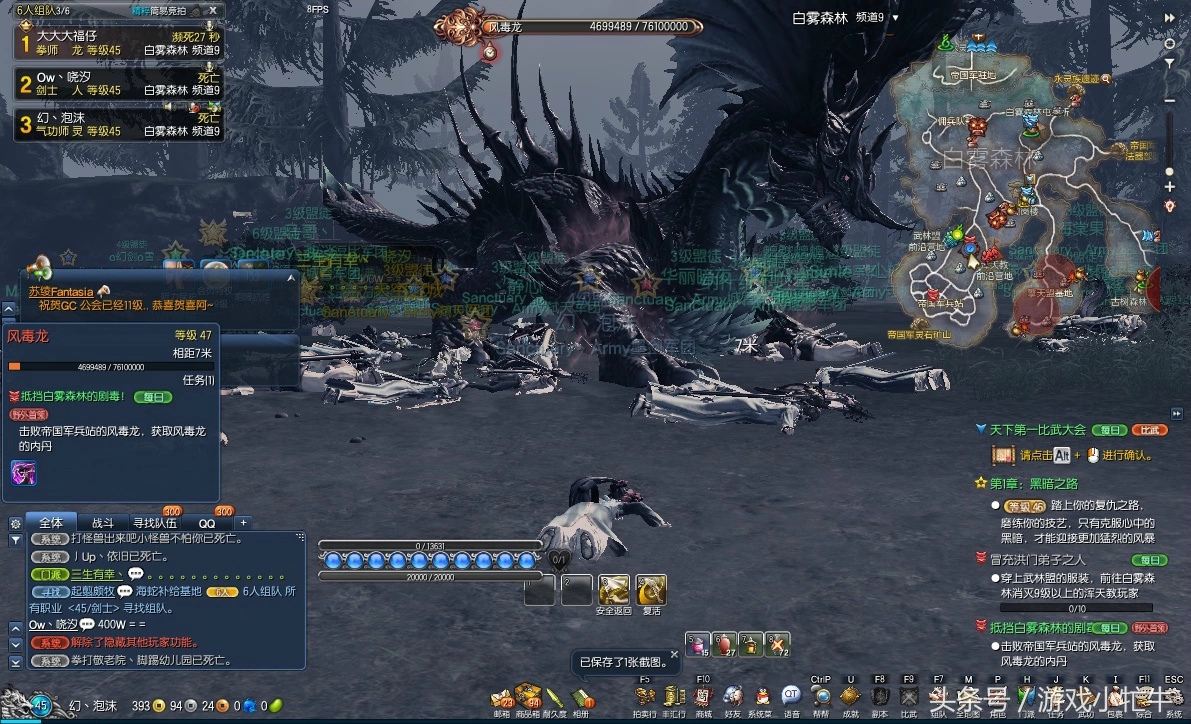The image size is (1191, 724).
Task: Zoom in the minimap with plus button
Action: (1170, 186)
